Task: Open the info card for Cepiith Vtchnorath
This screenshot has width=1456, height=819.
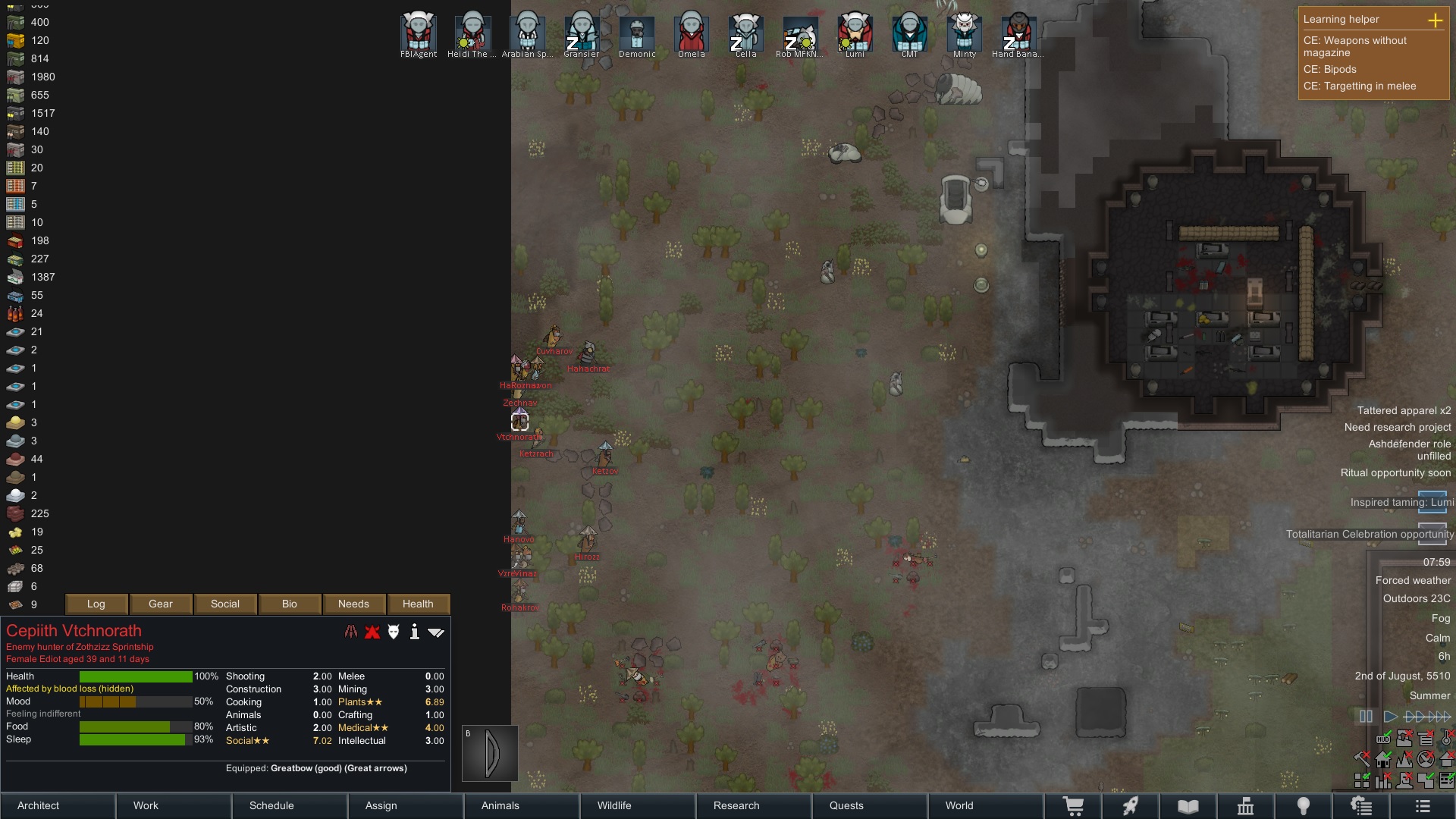Action: (414, 632)
